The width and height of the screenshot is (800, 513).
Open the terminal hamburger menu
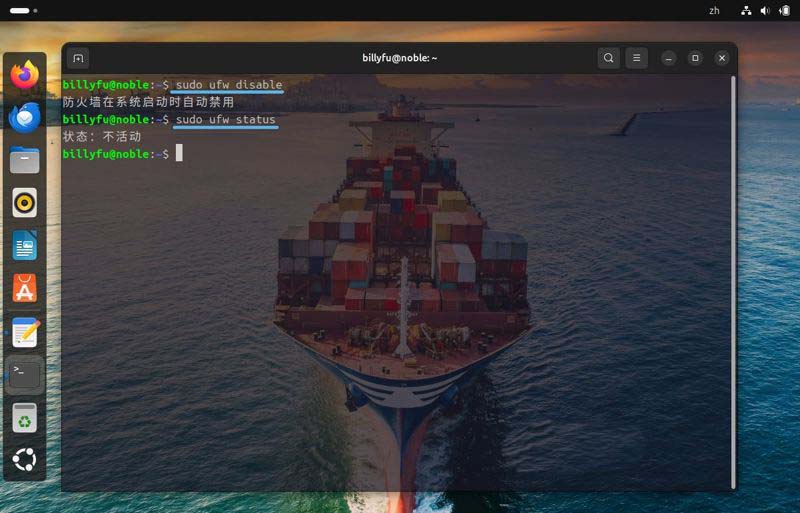coord(637,58)
